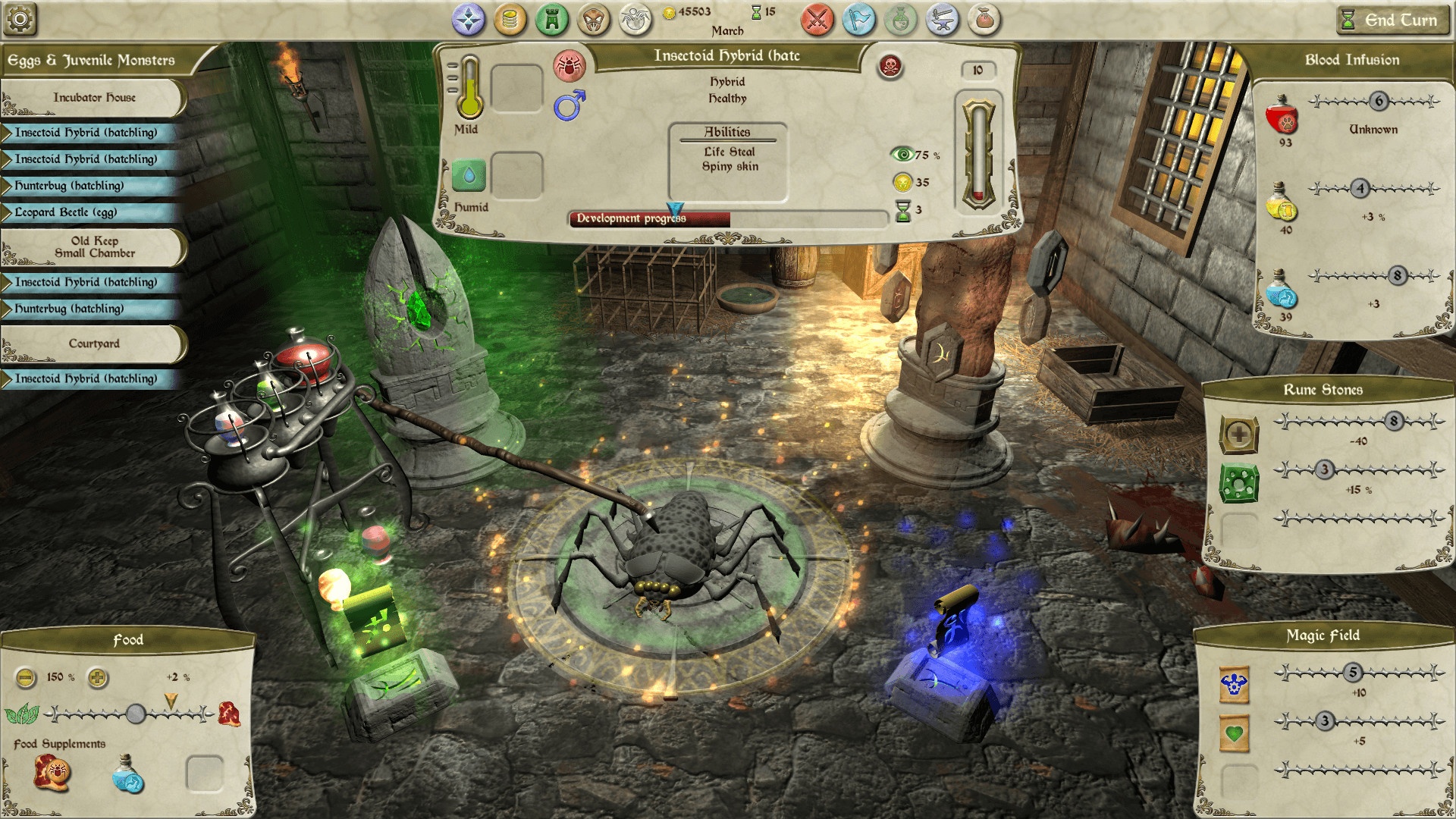Select the Incubator House location header
Viewport: 1456px width, 819px height.
(94, 98)
